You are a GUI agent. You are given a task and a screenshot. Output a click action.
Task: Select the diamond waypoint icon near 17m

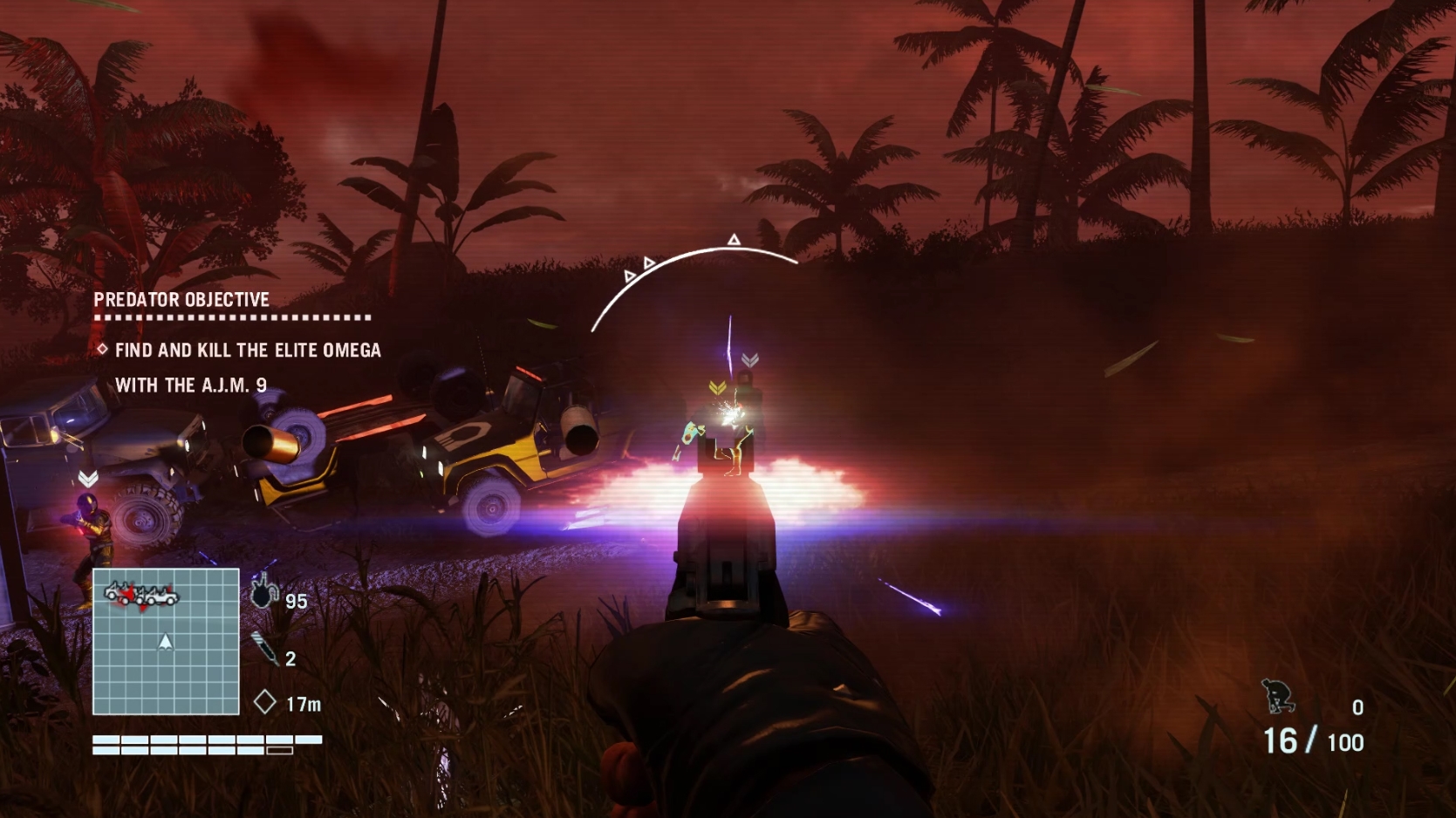point(263,701)
